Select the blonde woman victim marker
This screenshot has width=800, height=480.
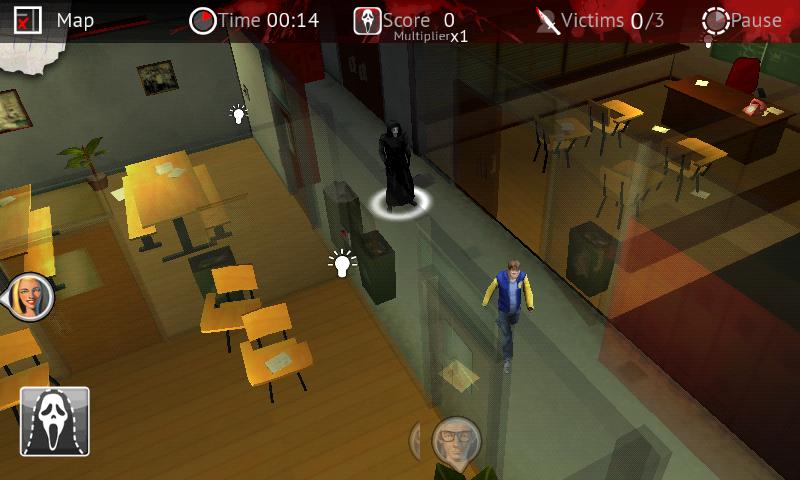coord(30,296)
